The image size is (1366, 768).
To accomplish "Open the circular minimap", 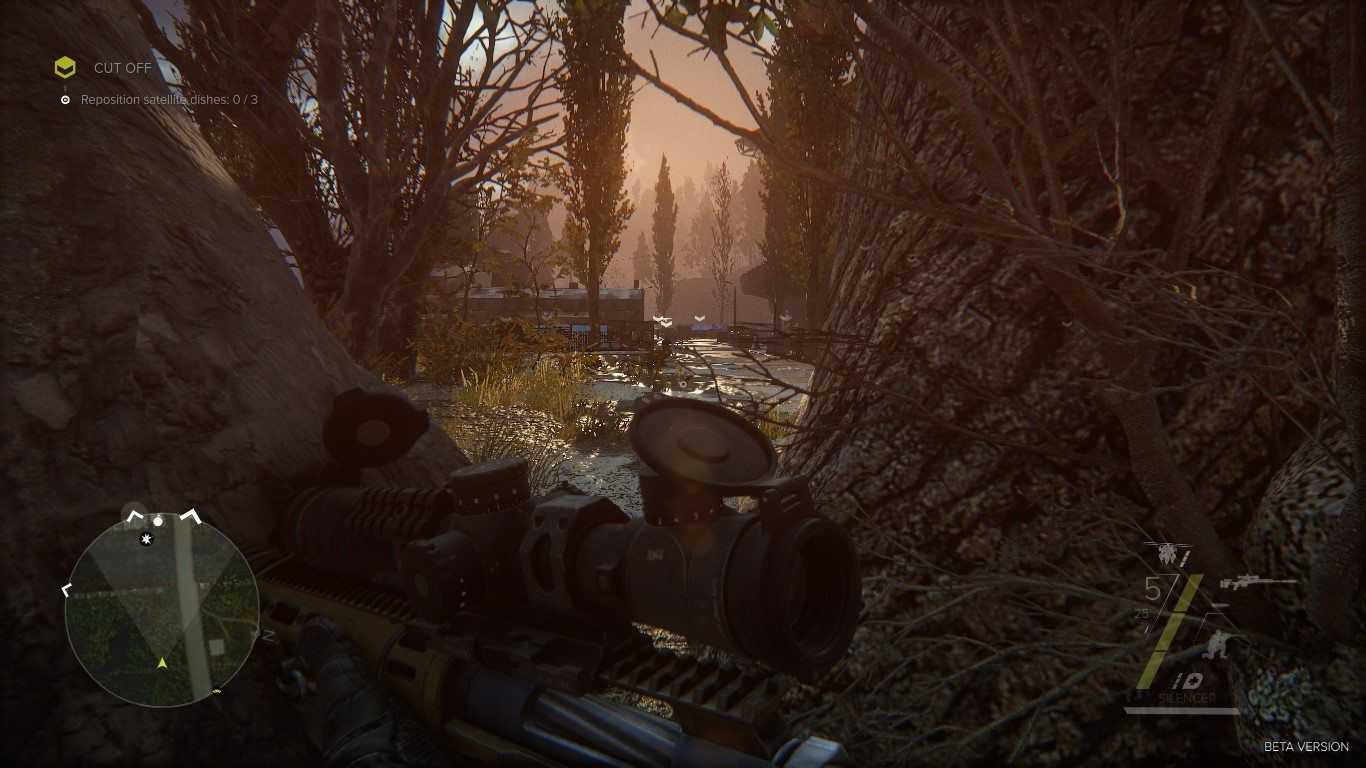I will pyautogui.click(x=162, y=610).
